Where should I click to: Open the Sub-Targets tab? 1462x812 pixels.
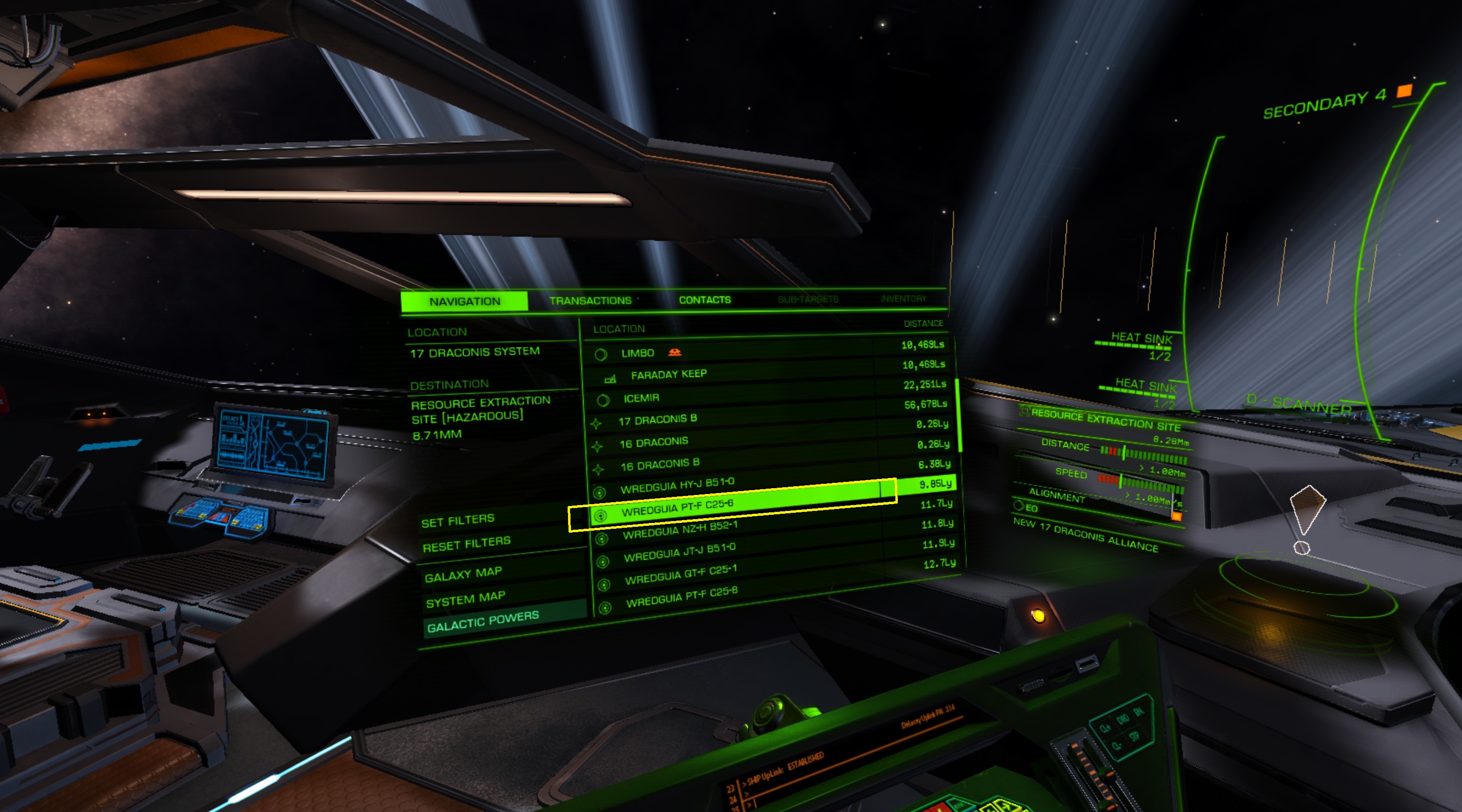807,299
